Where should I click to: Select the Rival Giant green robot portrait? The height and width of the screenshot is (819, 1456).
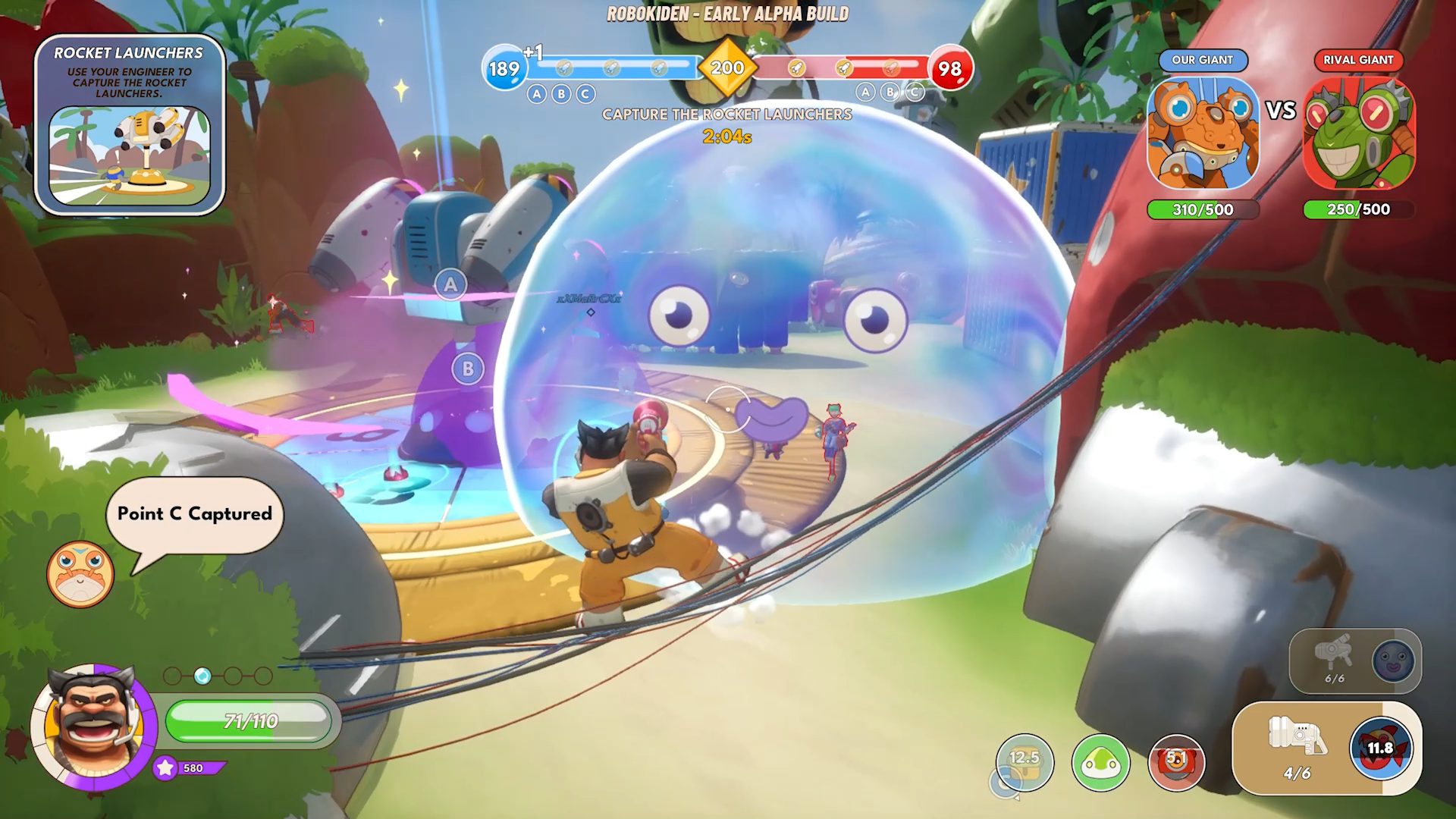pyautogui.click(x=1359, y=133)
